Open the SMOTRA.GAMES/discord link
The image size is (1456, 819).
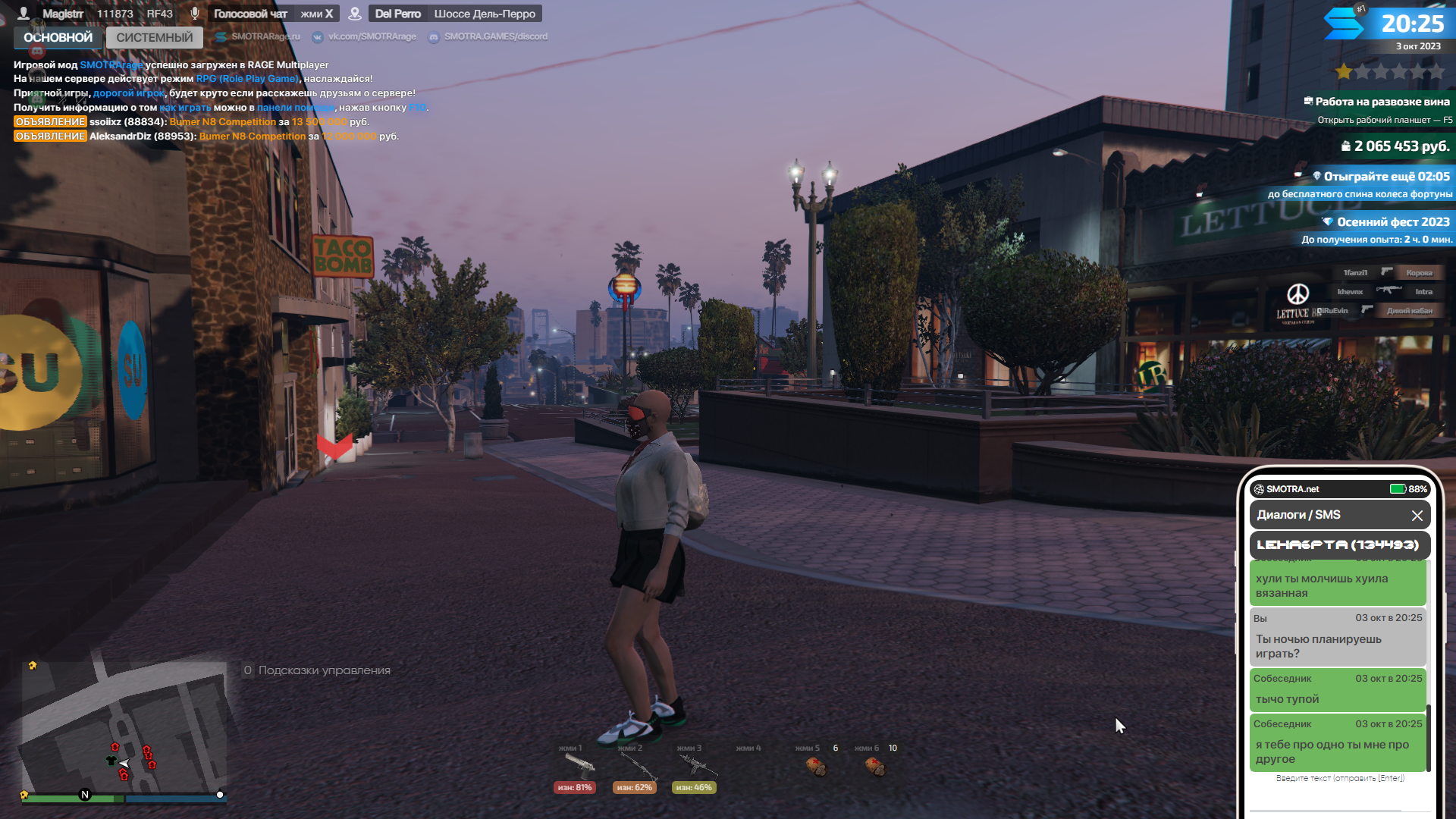pyautogui.click(x=494, y=36)
